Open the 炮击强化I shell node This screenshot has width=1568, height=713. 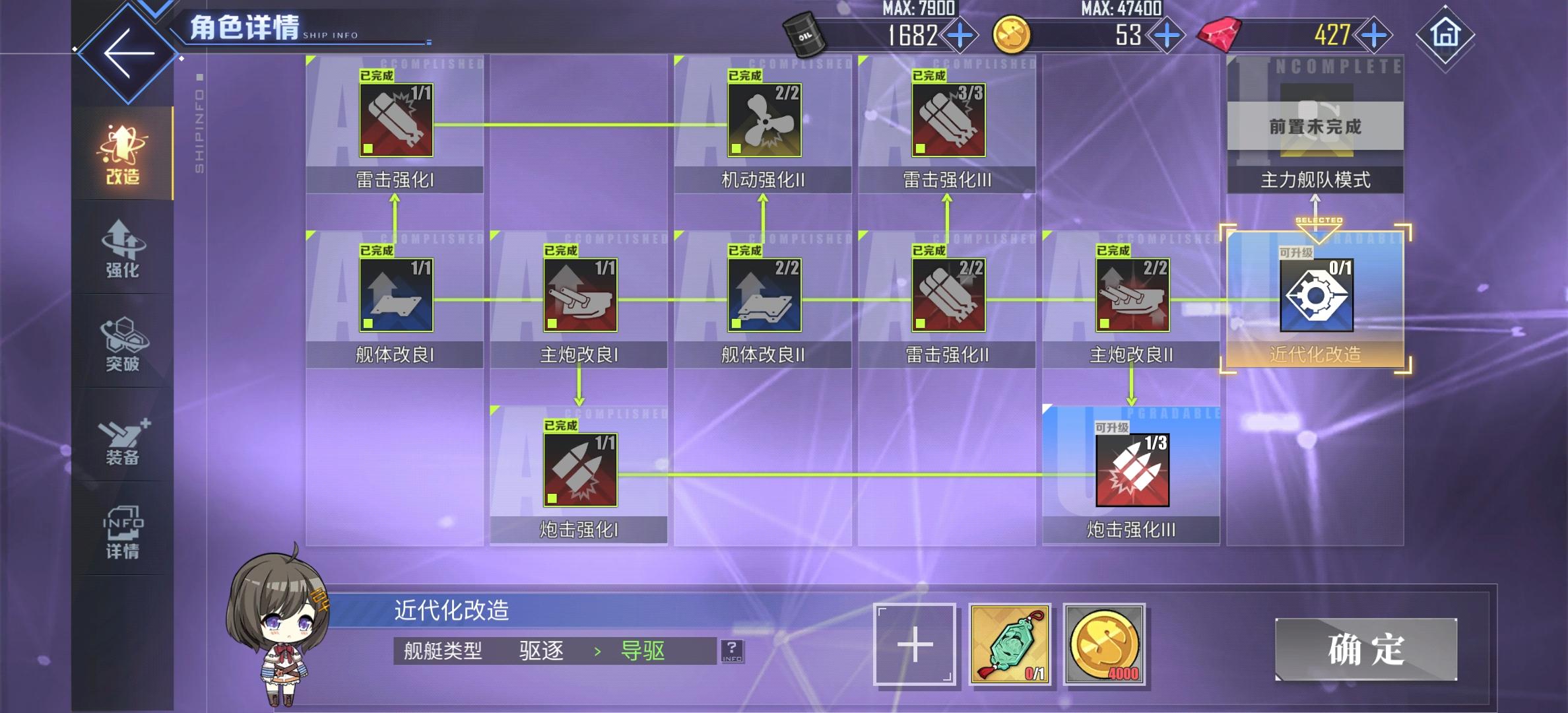[x=579, y=472]
